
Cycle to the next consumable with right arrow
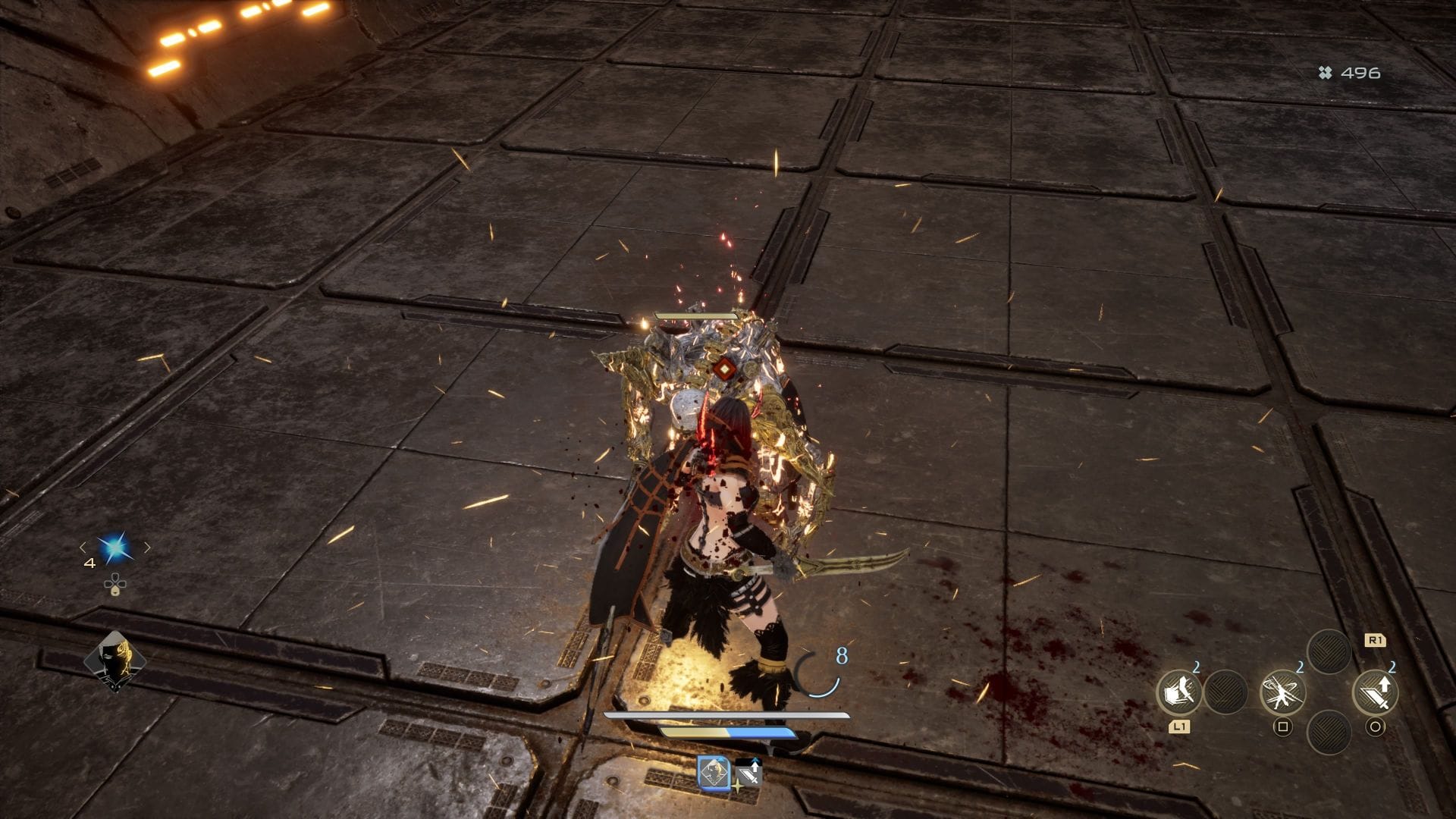pos(147,548)
